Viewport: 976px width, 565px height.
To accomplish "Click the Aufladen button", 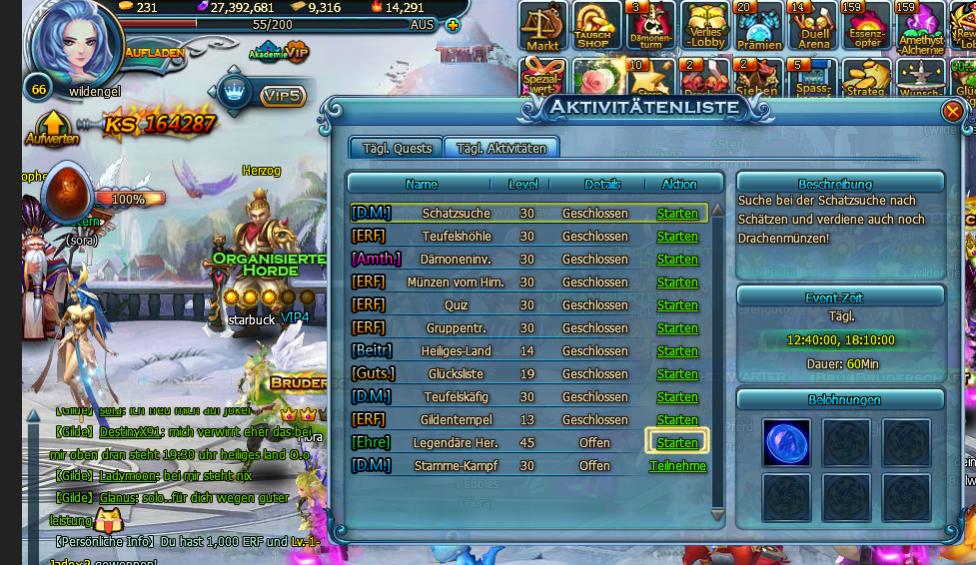I will (x=152, y=51).
